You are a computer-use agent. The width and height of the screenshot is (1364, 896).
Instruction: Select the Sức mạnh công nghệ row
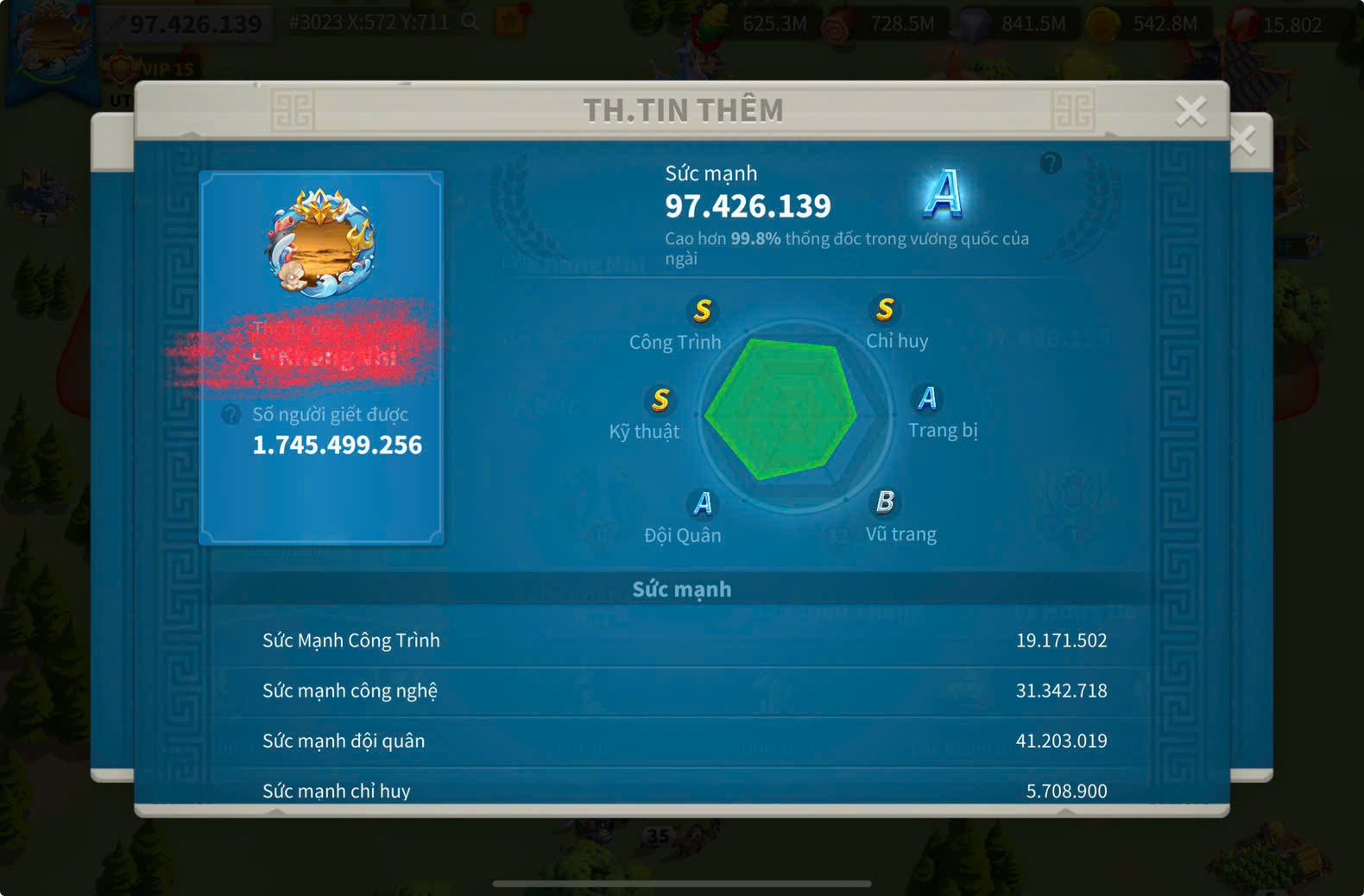pyautogui.click(x=684, y=691)
